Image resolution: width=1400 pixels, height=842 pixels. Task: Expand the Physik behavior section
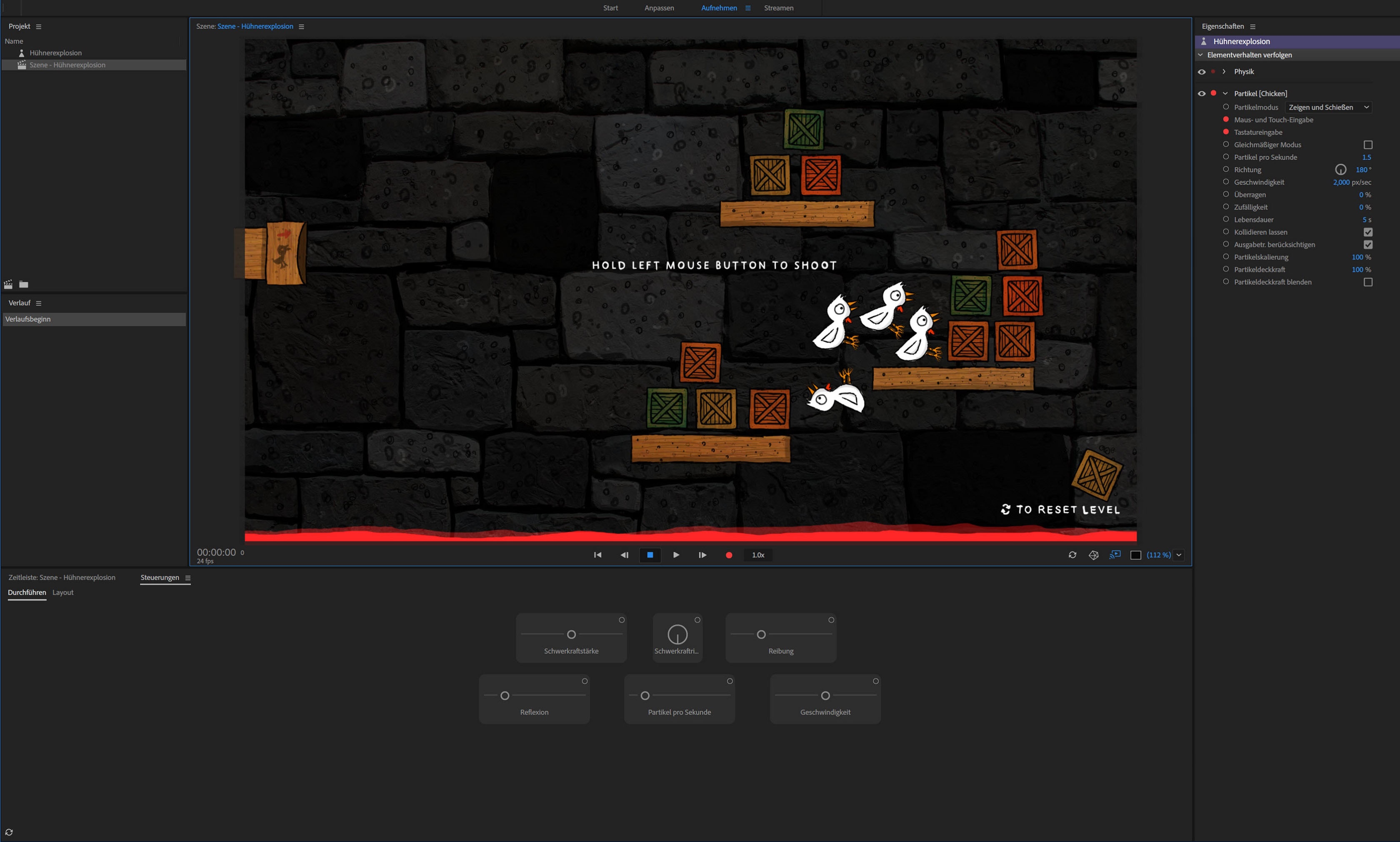1224,72
